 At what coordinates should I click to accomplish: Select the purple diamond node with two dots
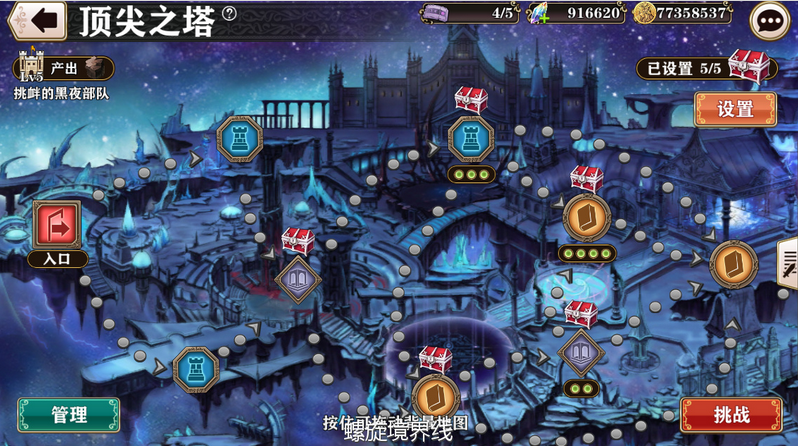(578, 352)
